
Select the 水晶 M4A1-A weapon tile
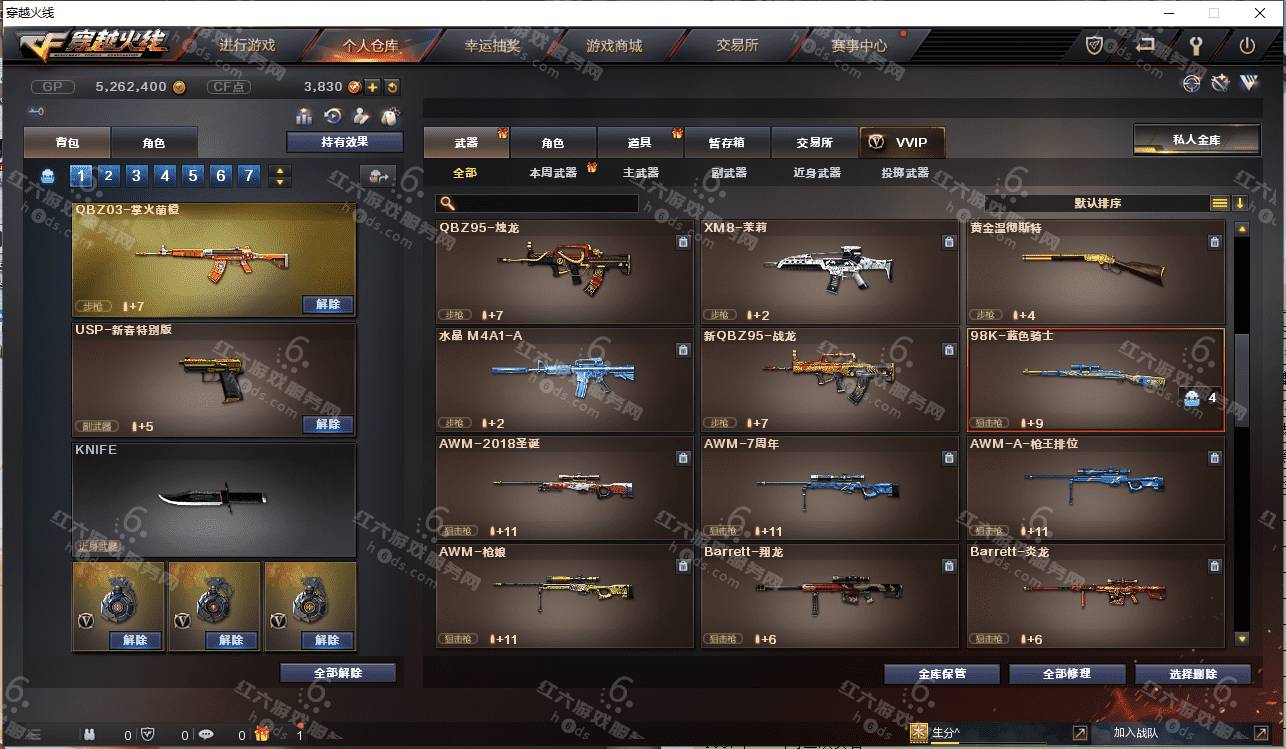click(564, 379)
